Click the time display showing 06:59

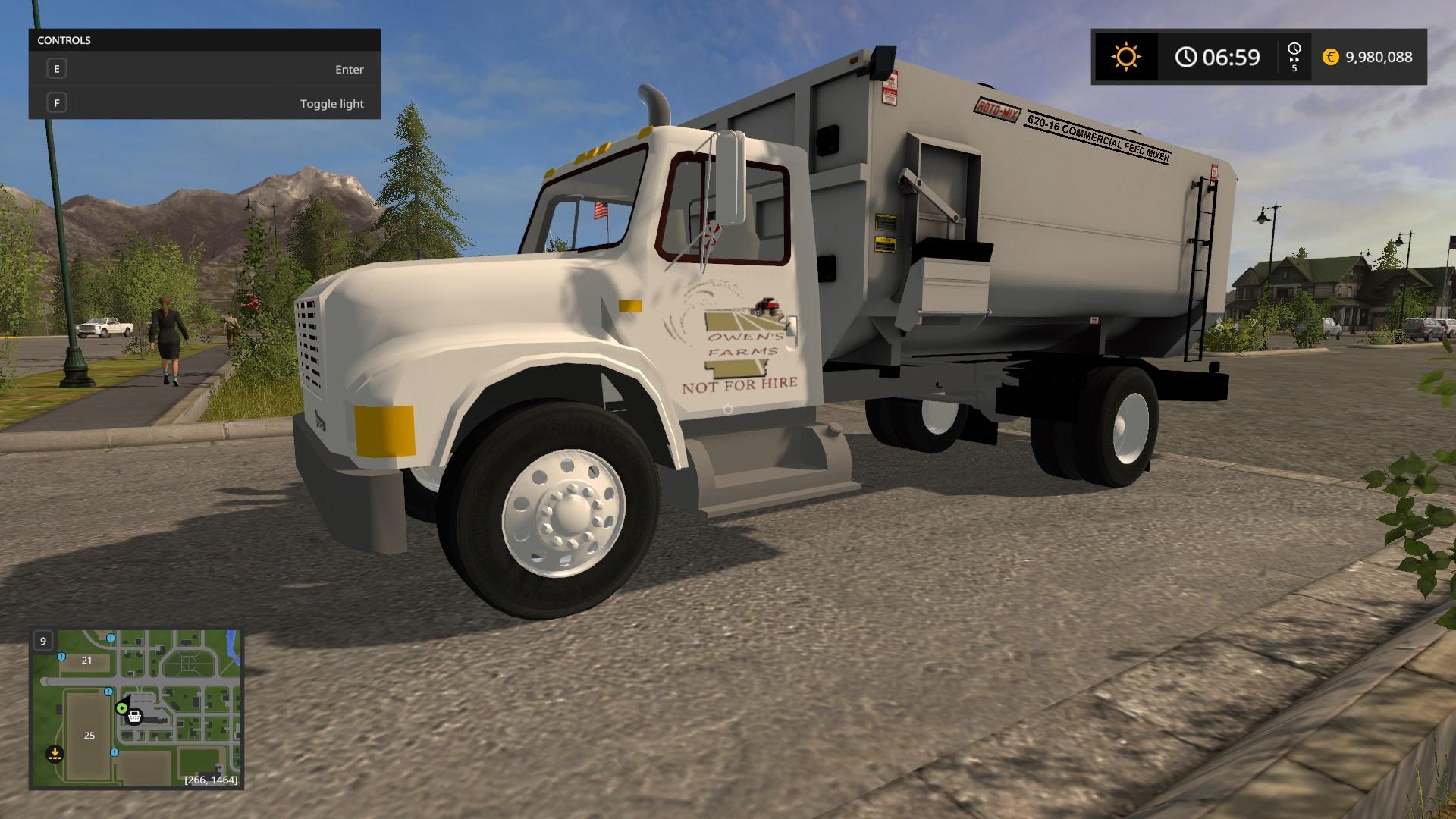1232,56
